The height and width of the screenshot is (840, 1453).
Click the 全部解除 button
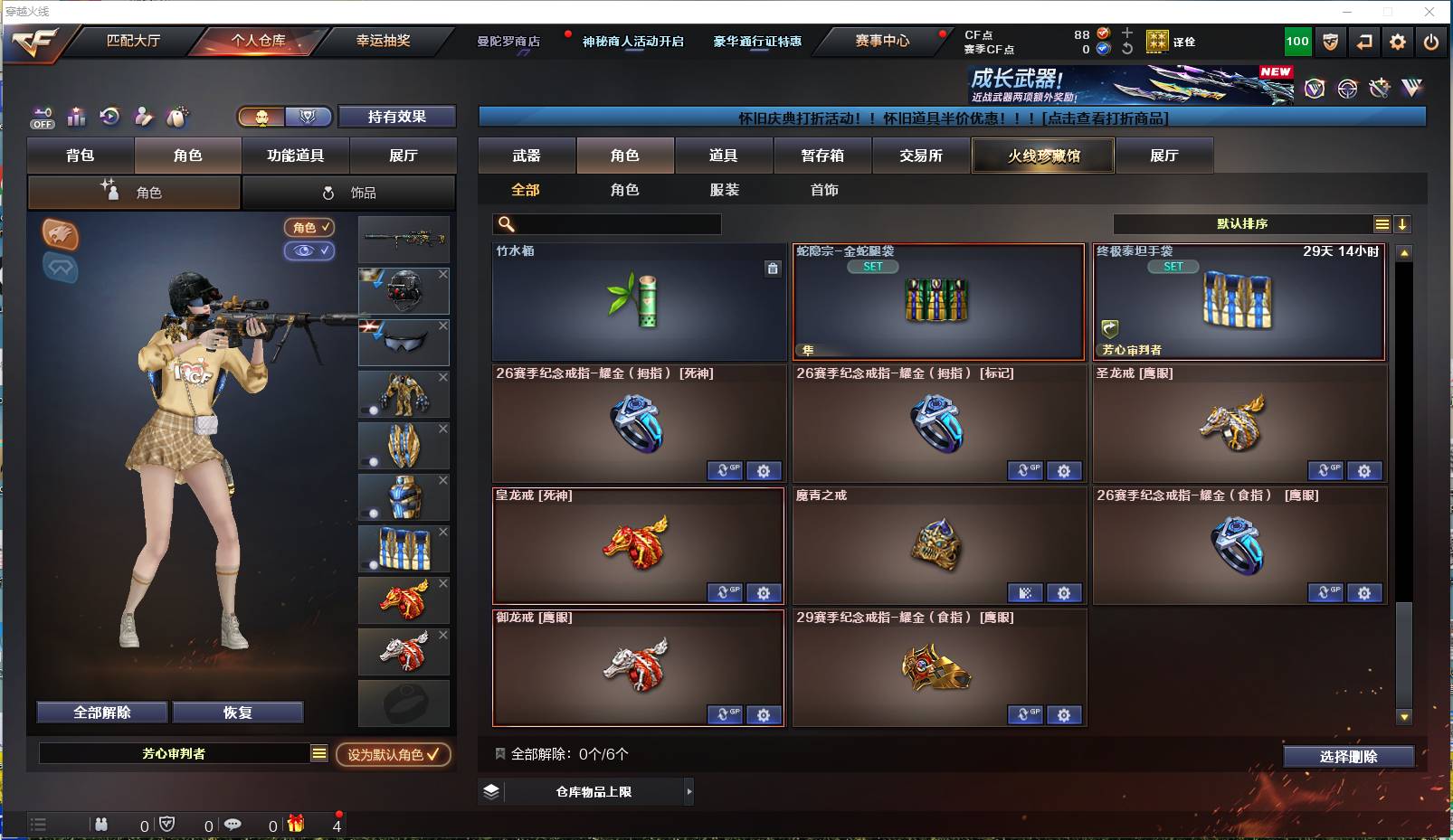(x=100, y=712)
